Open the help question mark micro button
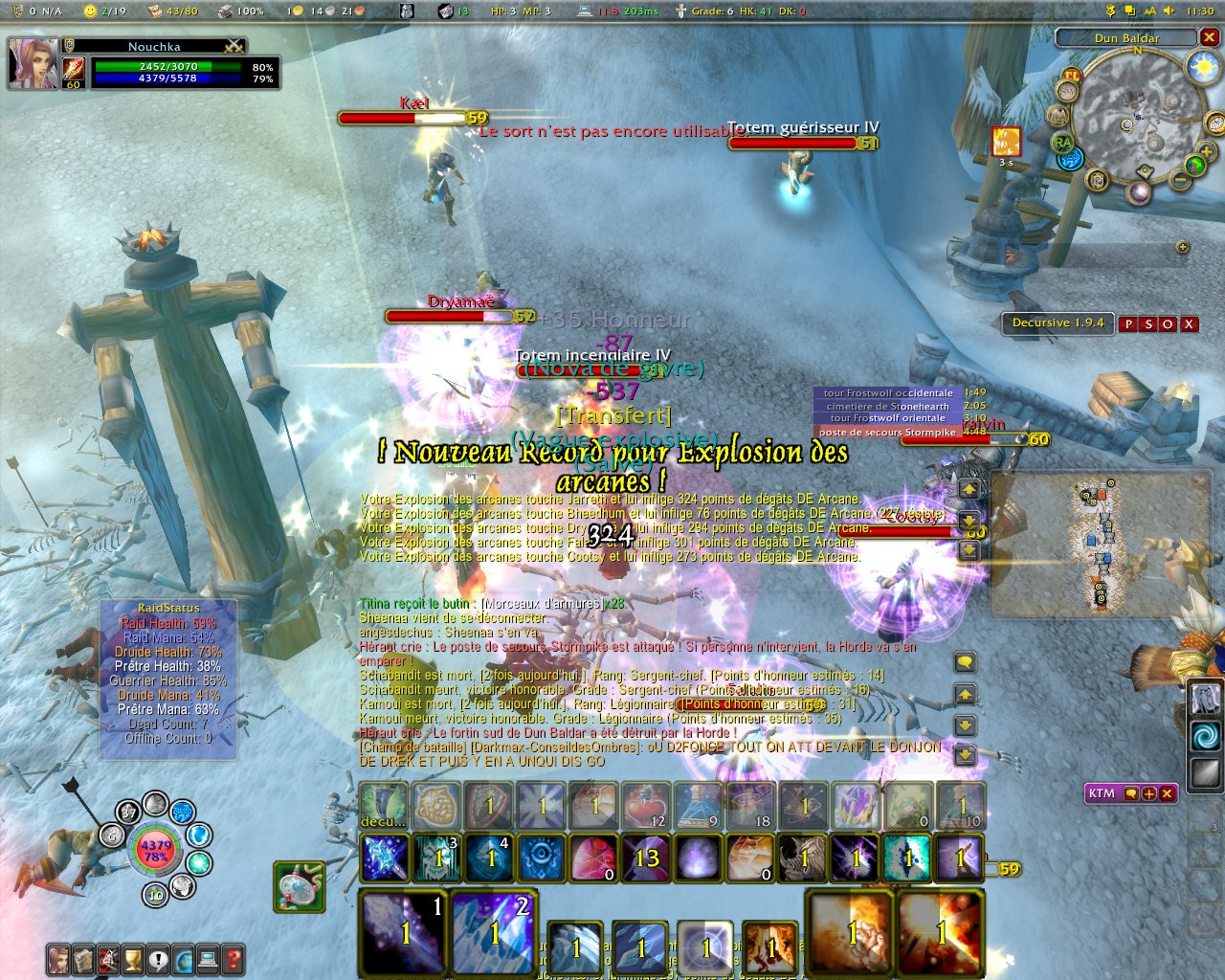The width and height of the screenshot is (1225, 980). 232,958
